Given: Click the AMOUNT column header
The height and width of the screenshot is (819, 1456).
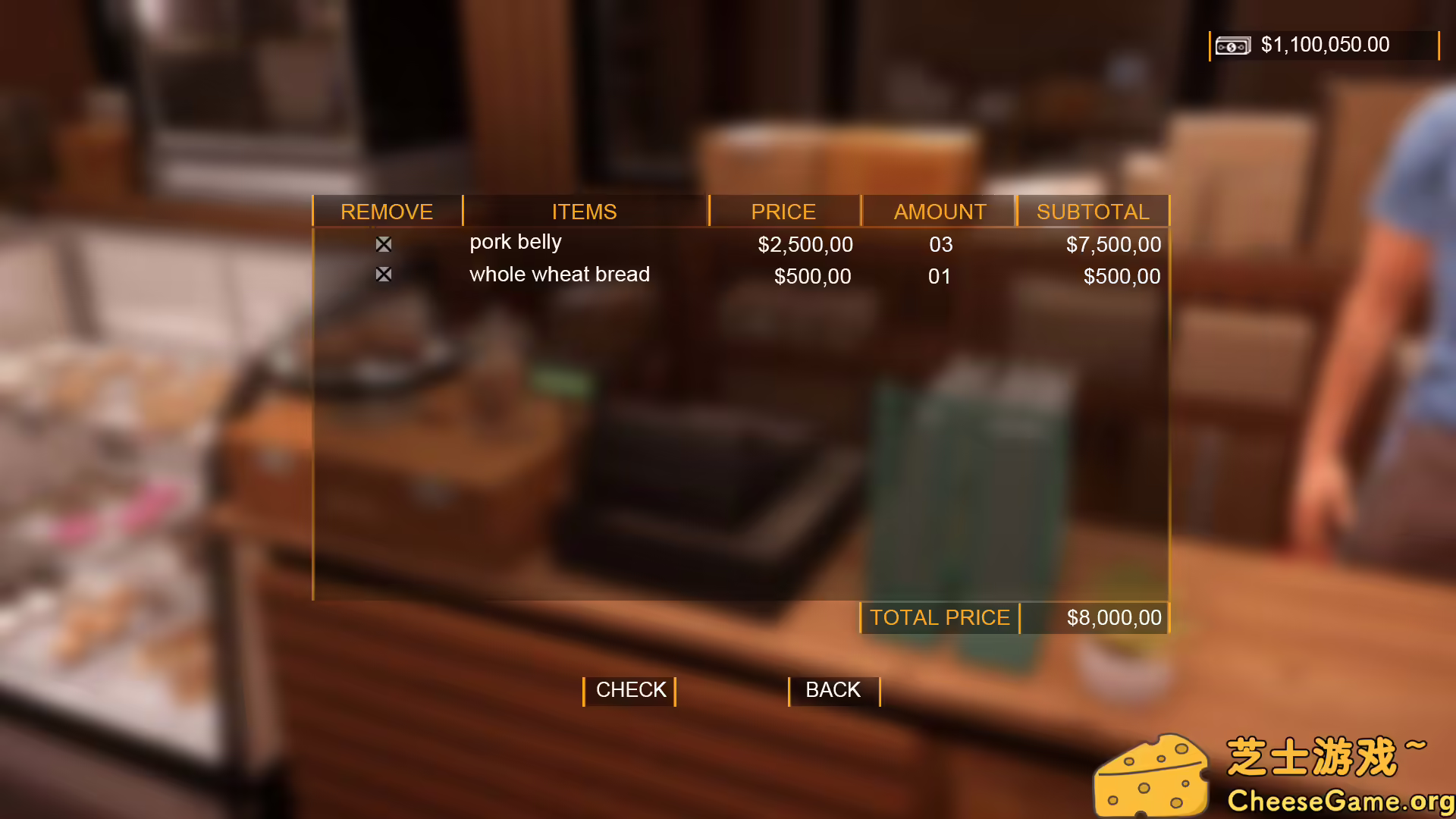Looking at the screenshot, I should 939,212.
